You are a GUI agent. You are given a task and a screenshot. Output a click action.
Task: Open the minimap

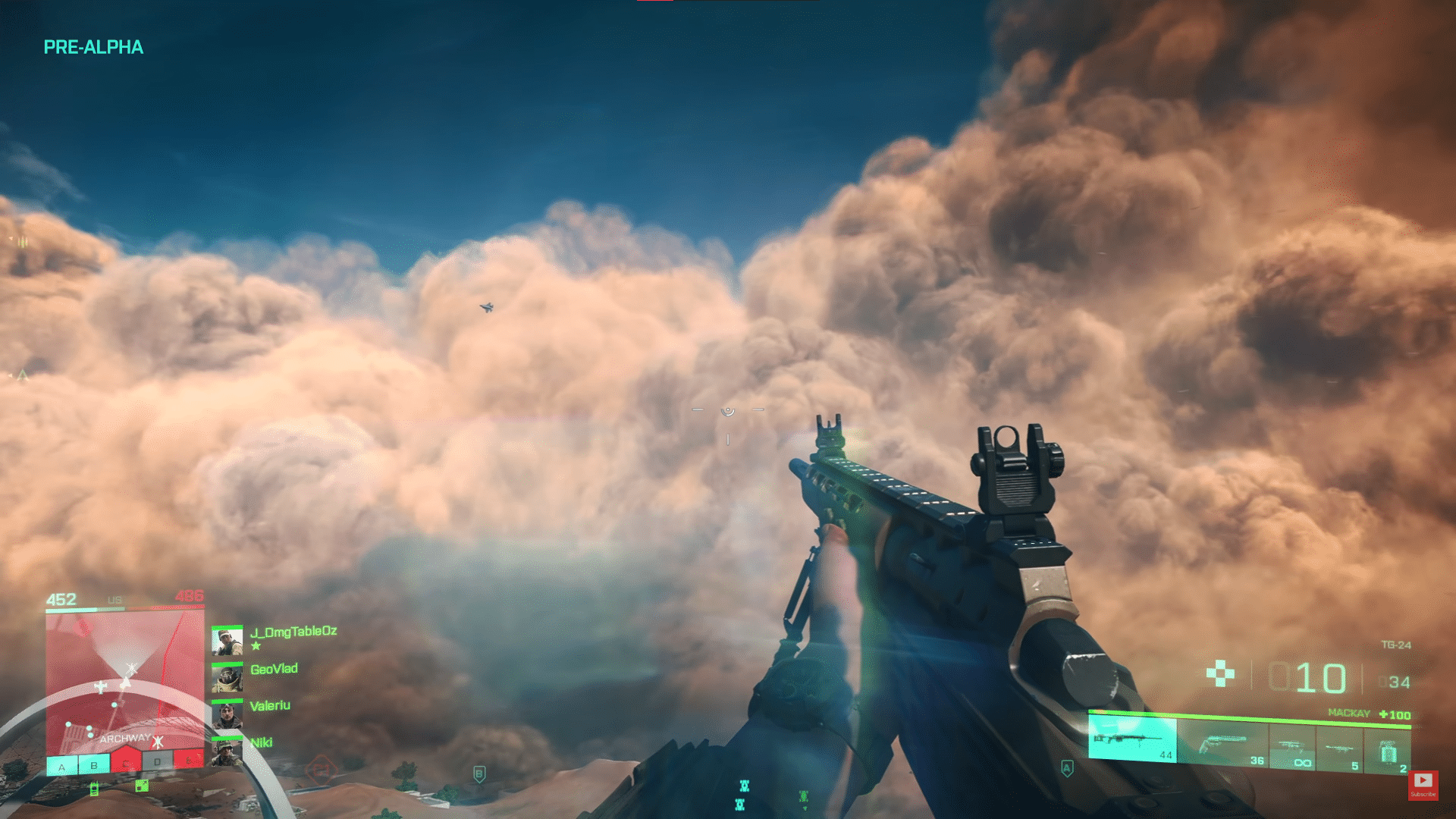[x=125, y=682]
